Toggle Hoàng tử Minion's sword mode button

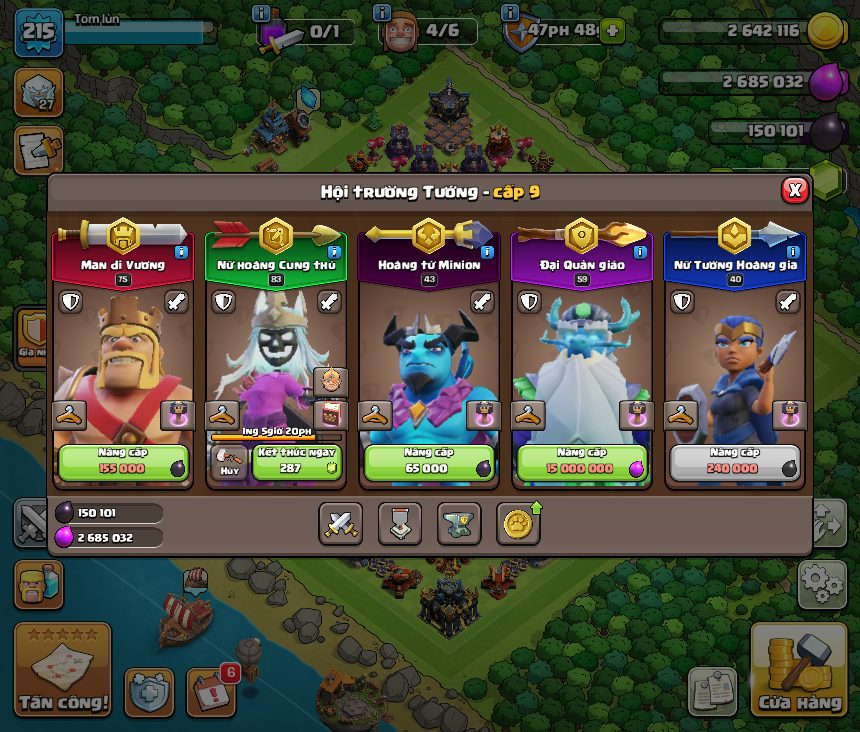[x=483, y=302]
